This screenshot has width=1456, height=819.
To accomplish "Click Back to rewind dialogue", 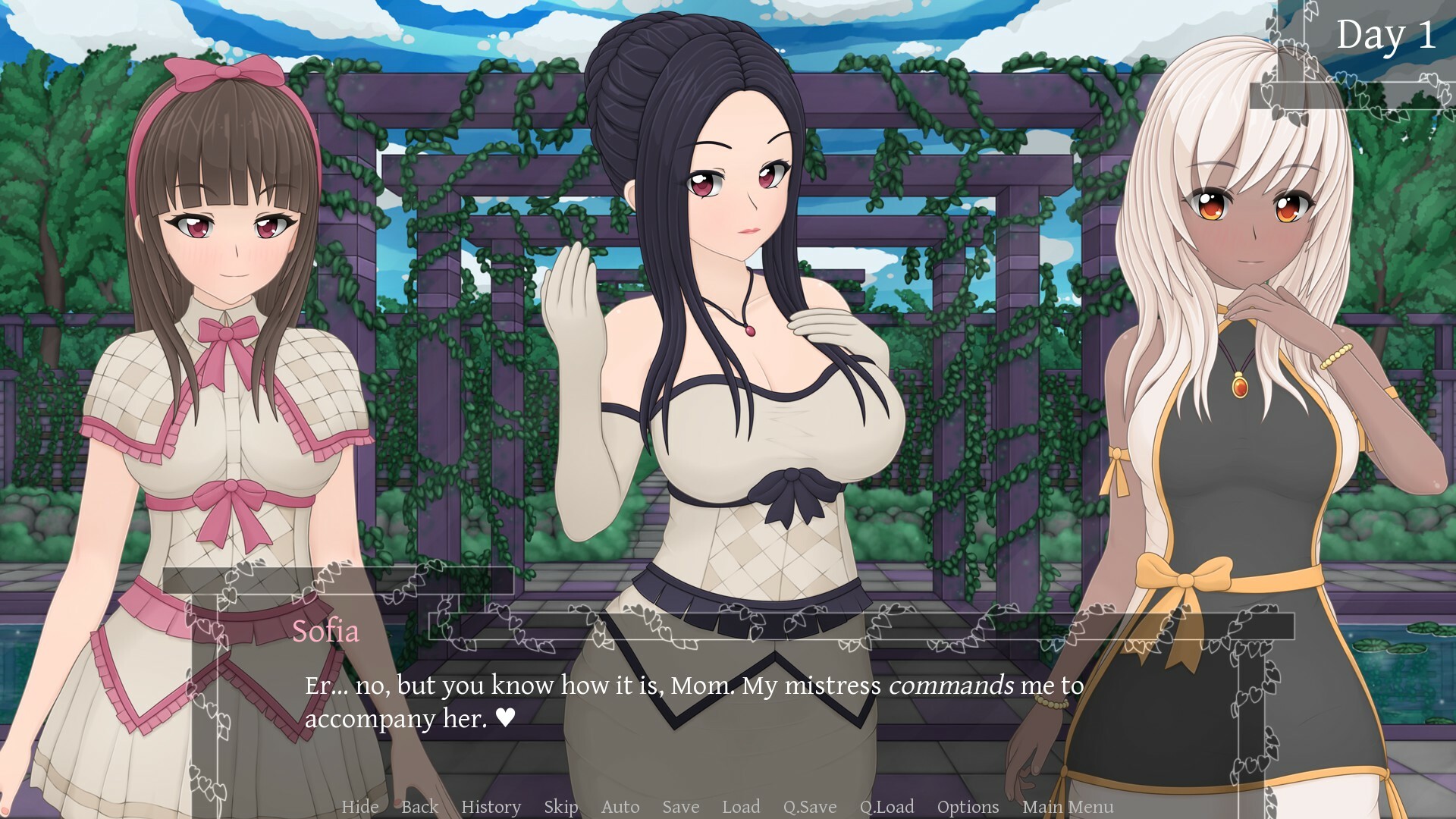I will (419, 807).
